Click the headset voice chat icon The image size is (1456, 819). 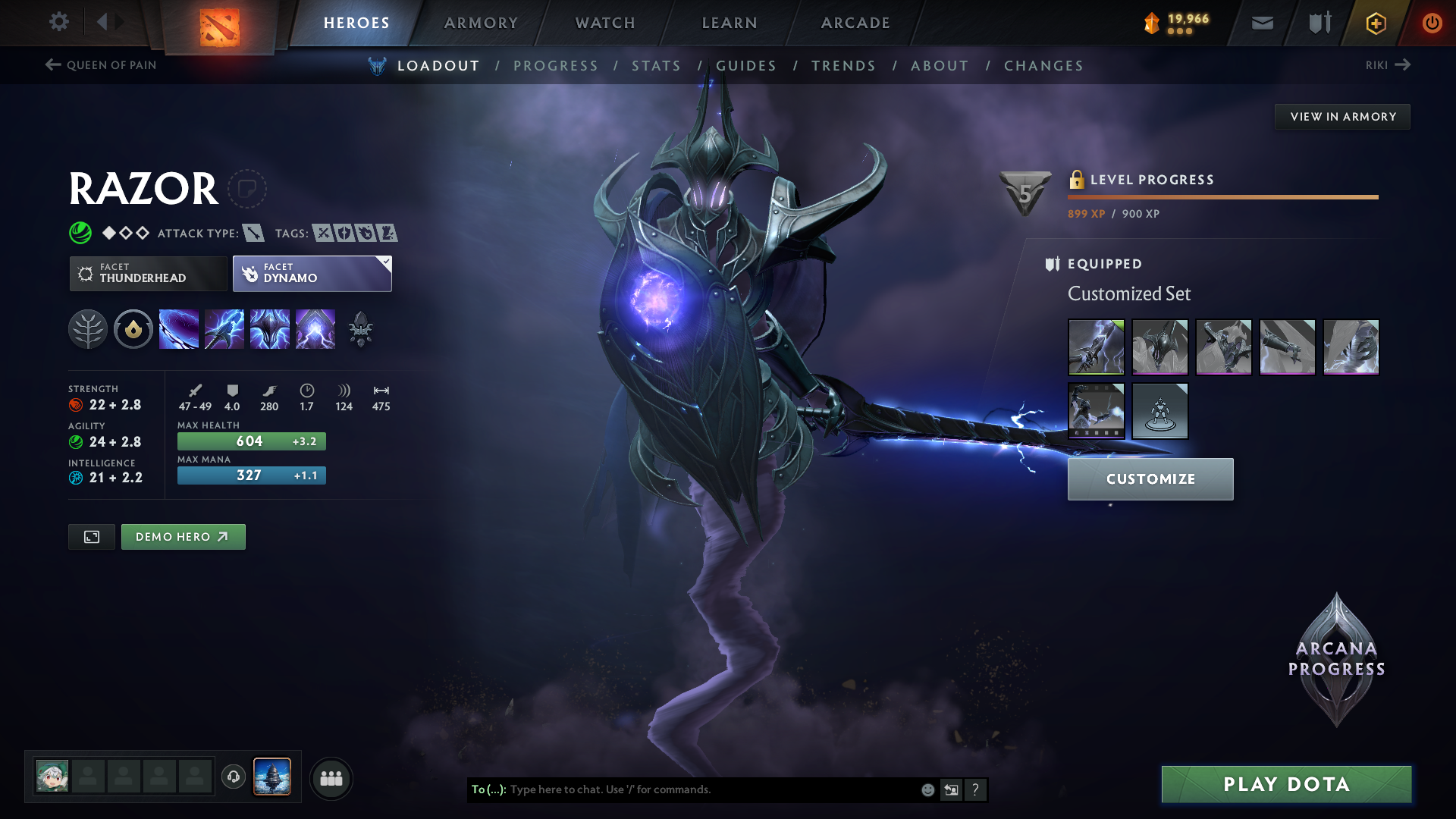233,777
